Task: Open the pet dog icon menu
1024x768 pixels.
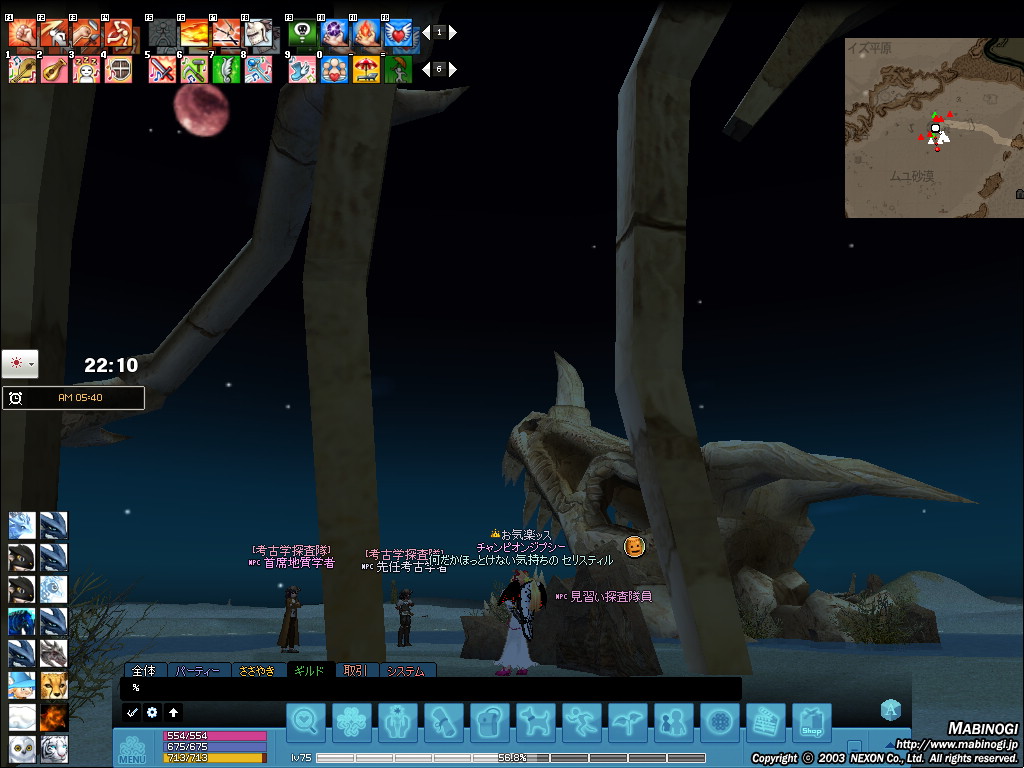Action: tap(536, 722)
